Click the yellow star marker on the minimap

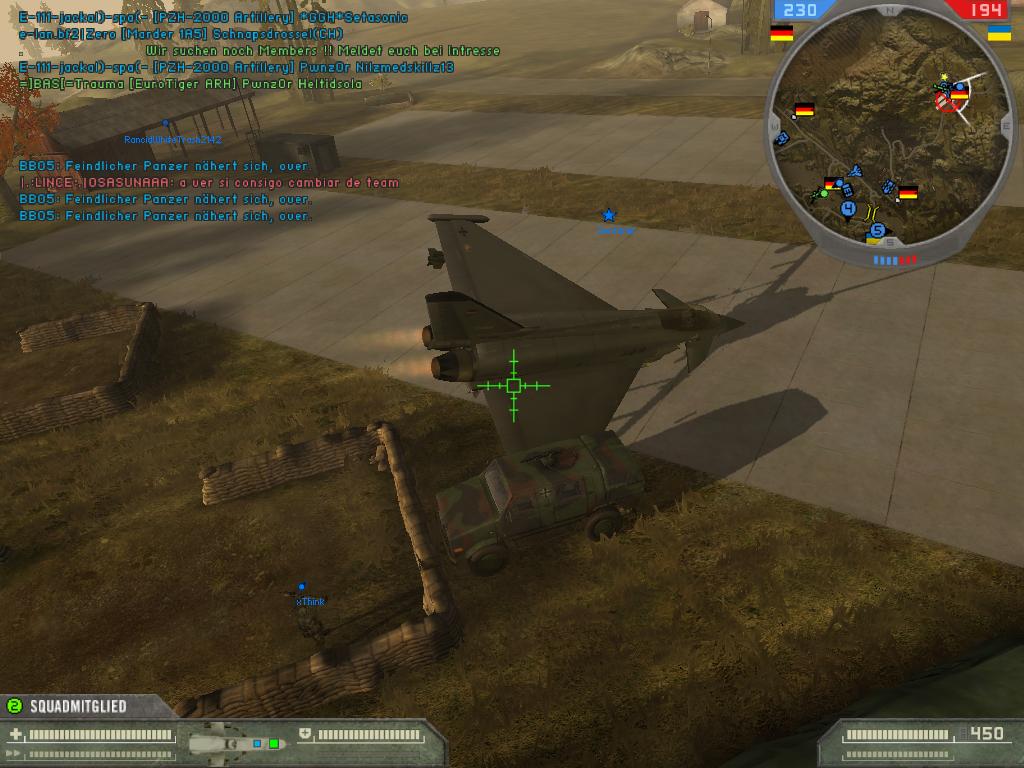pyautogui.click(x=944, y=77)
